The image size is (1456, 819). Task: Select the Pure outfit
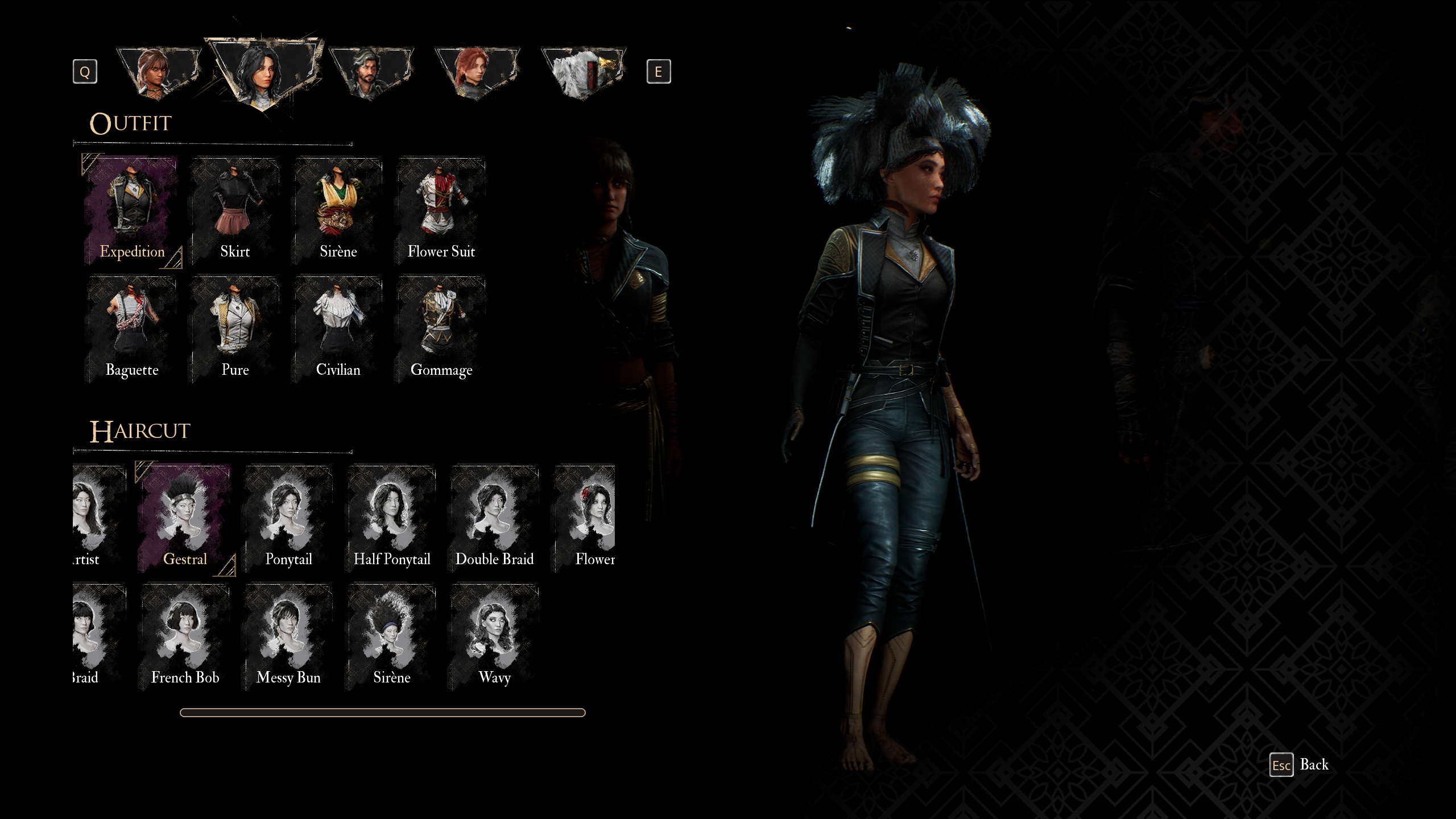point(235,329)
